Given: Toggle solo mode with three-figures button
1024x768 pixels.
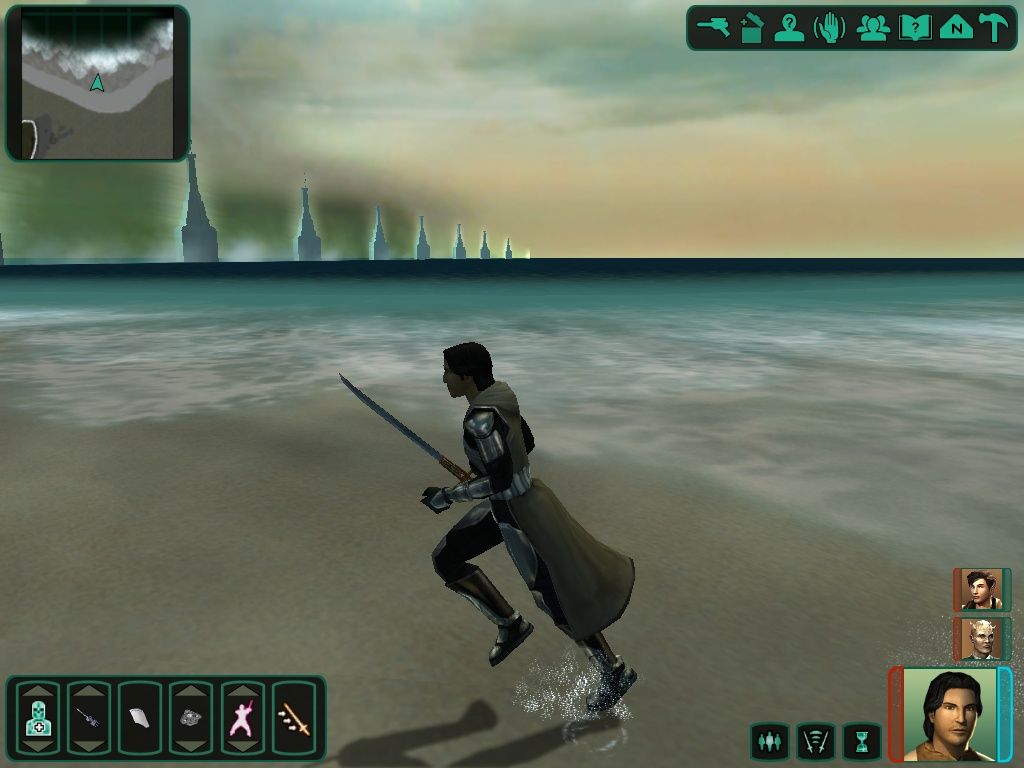Looking at the screenshot, I should click(769, 741).
